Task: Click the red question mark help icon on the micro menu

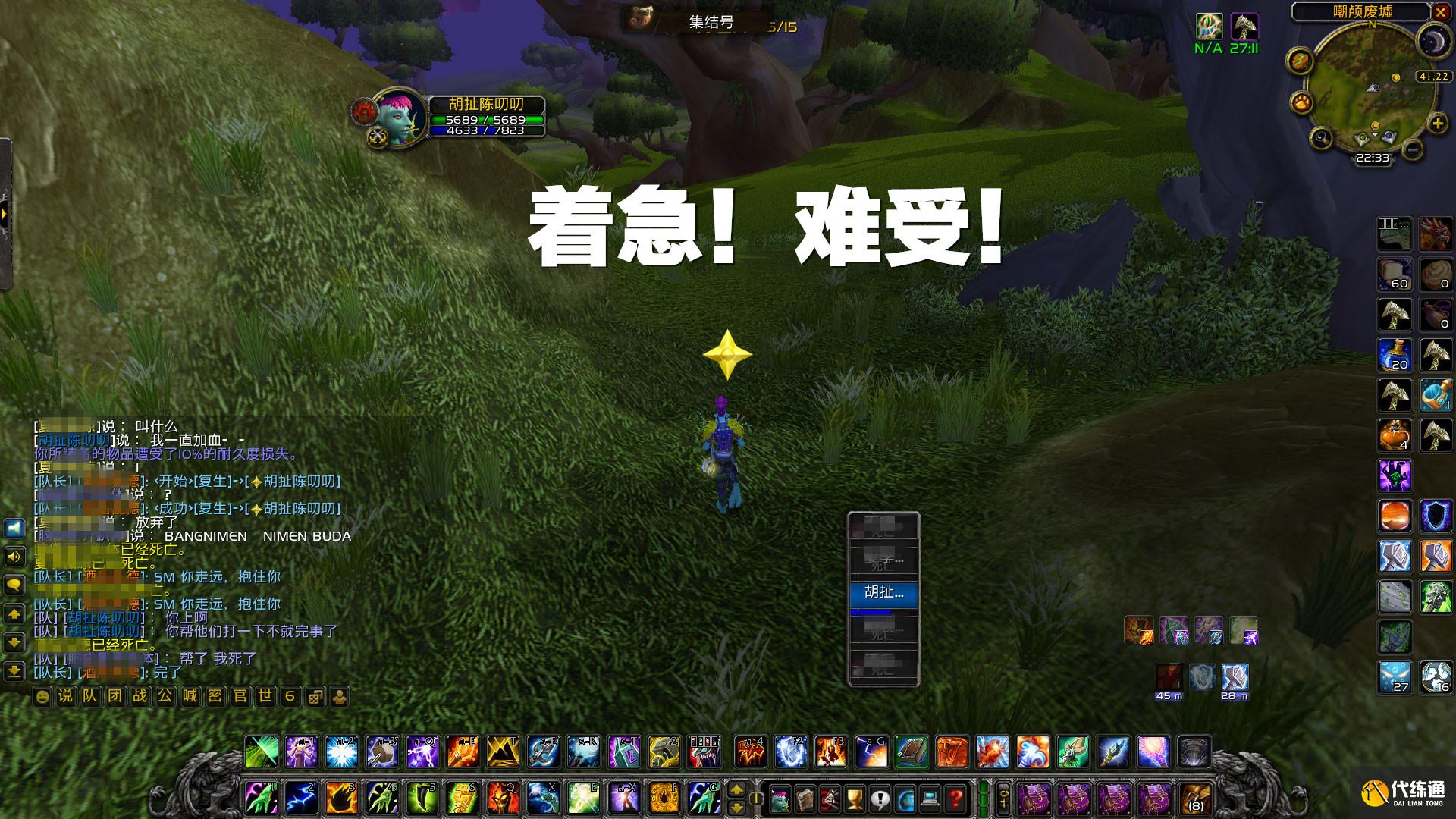Action: coord(955,799)
